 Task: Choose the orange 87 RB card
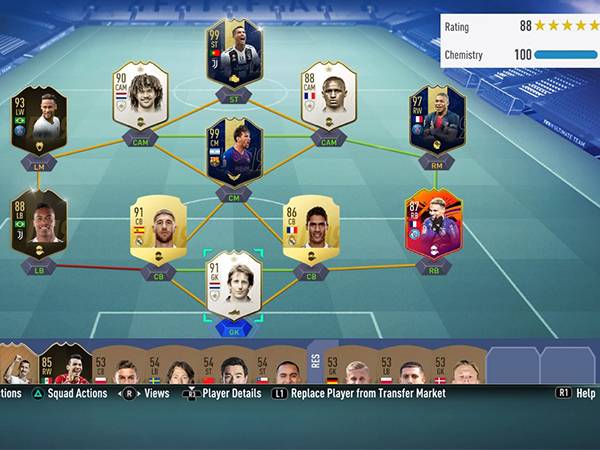(x=433, y=224)
